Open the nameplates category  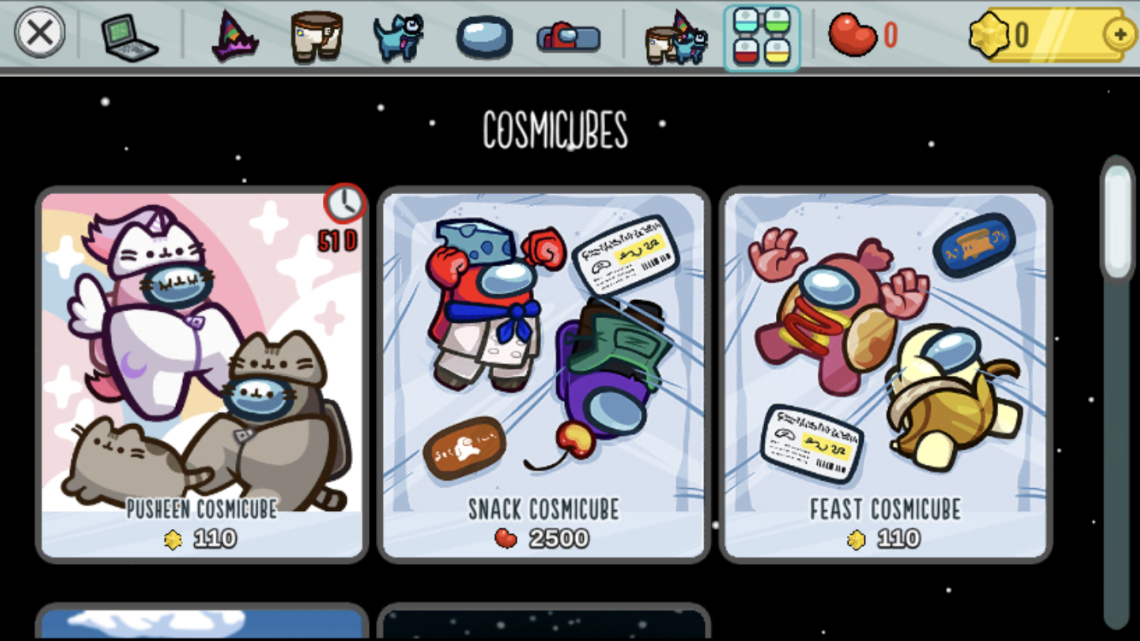(568, 38)
